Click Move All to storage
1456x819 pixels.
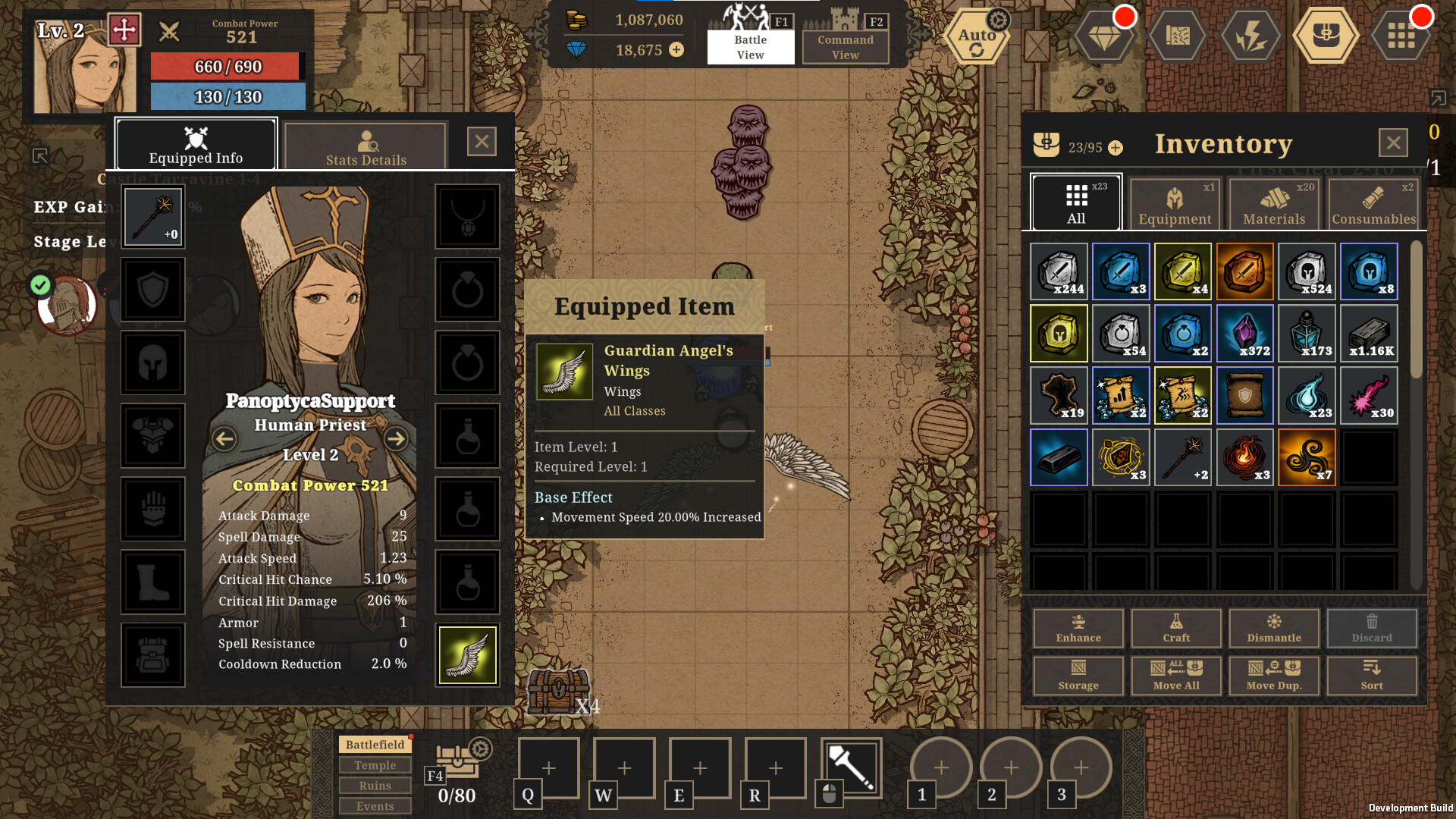click(x=1176, y=675)
